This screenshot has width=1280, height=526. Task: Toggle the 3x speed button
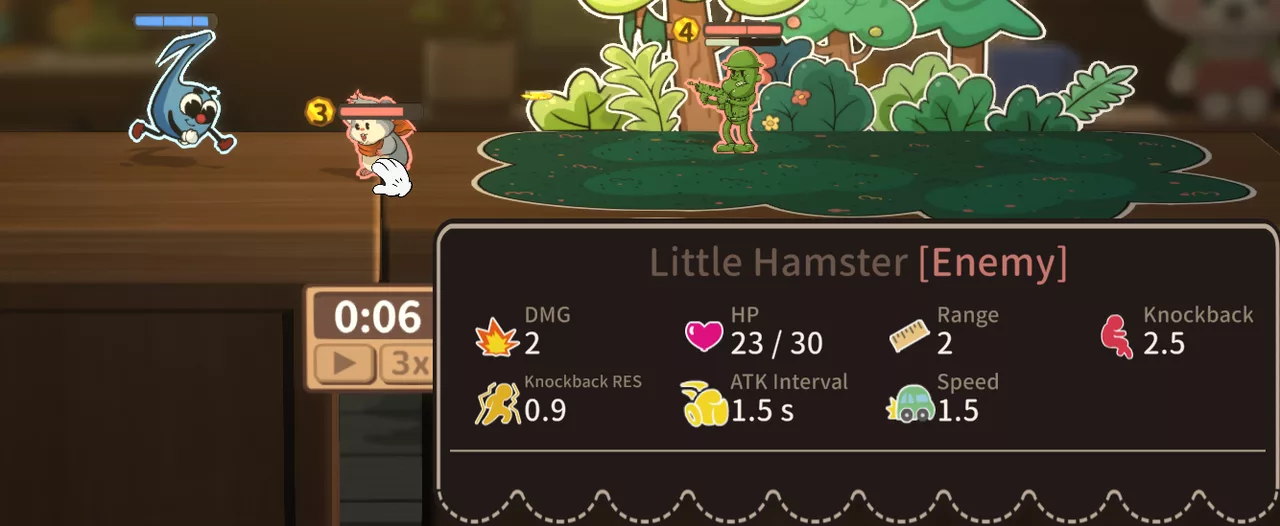(408, 364)
